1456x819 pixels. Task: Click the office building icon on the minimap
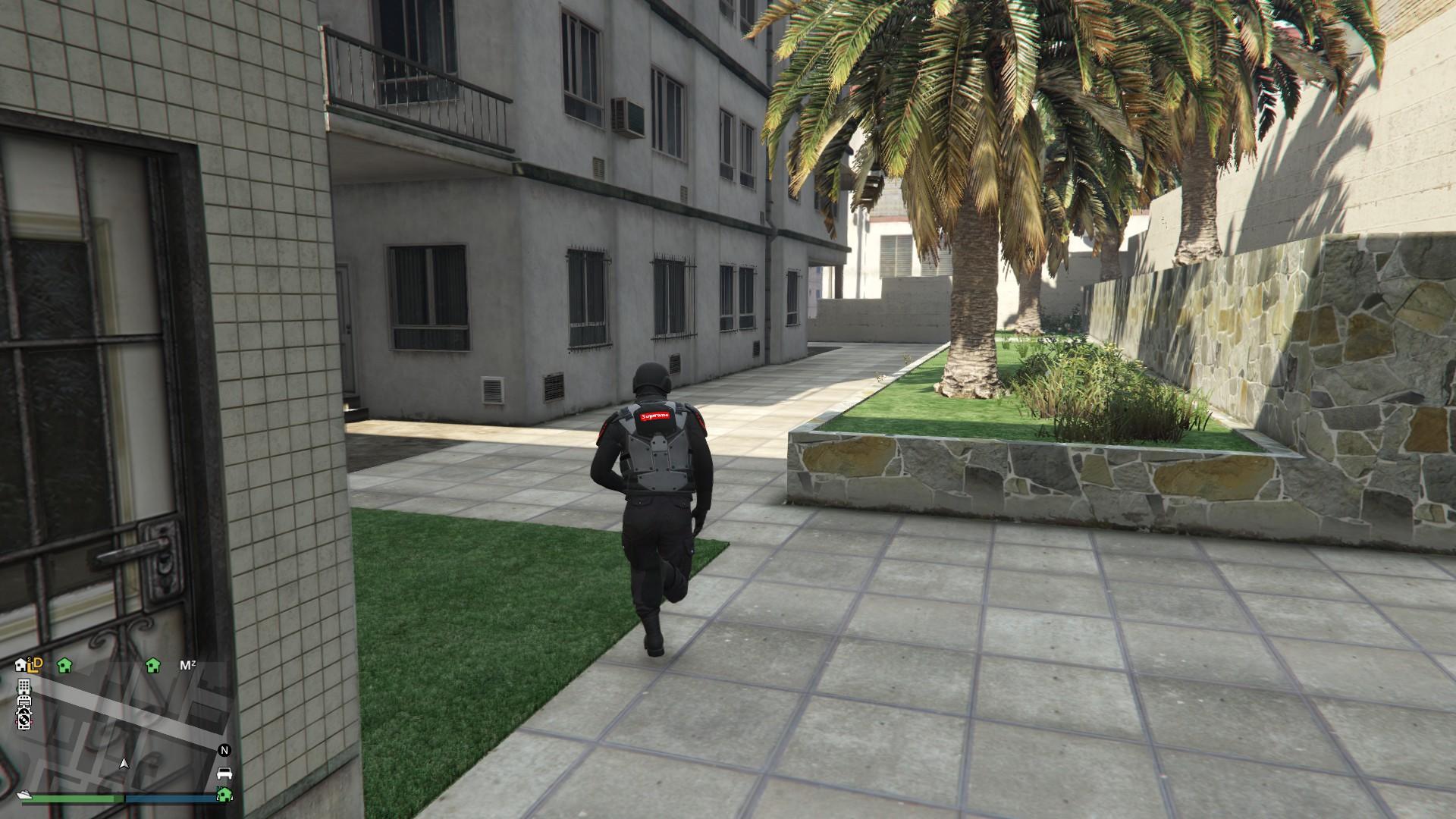tap(24, 687)
